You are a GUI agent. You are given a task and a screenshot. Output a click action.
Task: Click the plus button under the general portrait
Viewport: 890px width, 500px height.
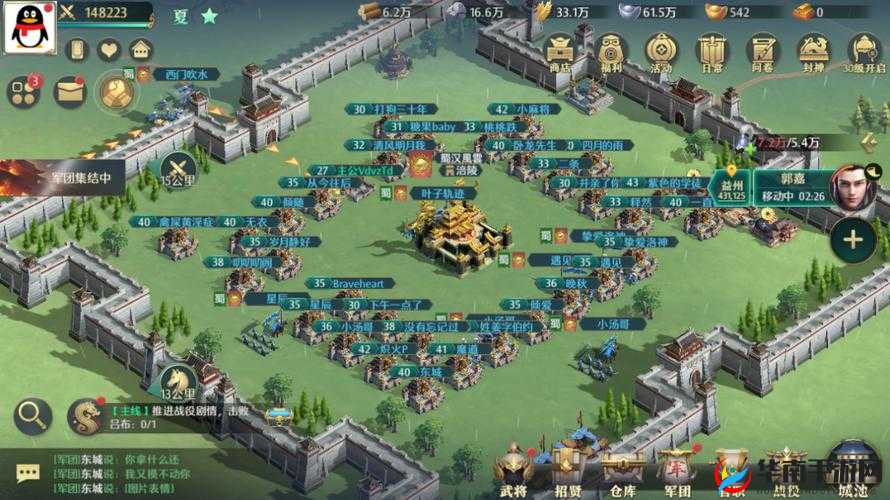(852, 241)
